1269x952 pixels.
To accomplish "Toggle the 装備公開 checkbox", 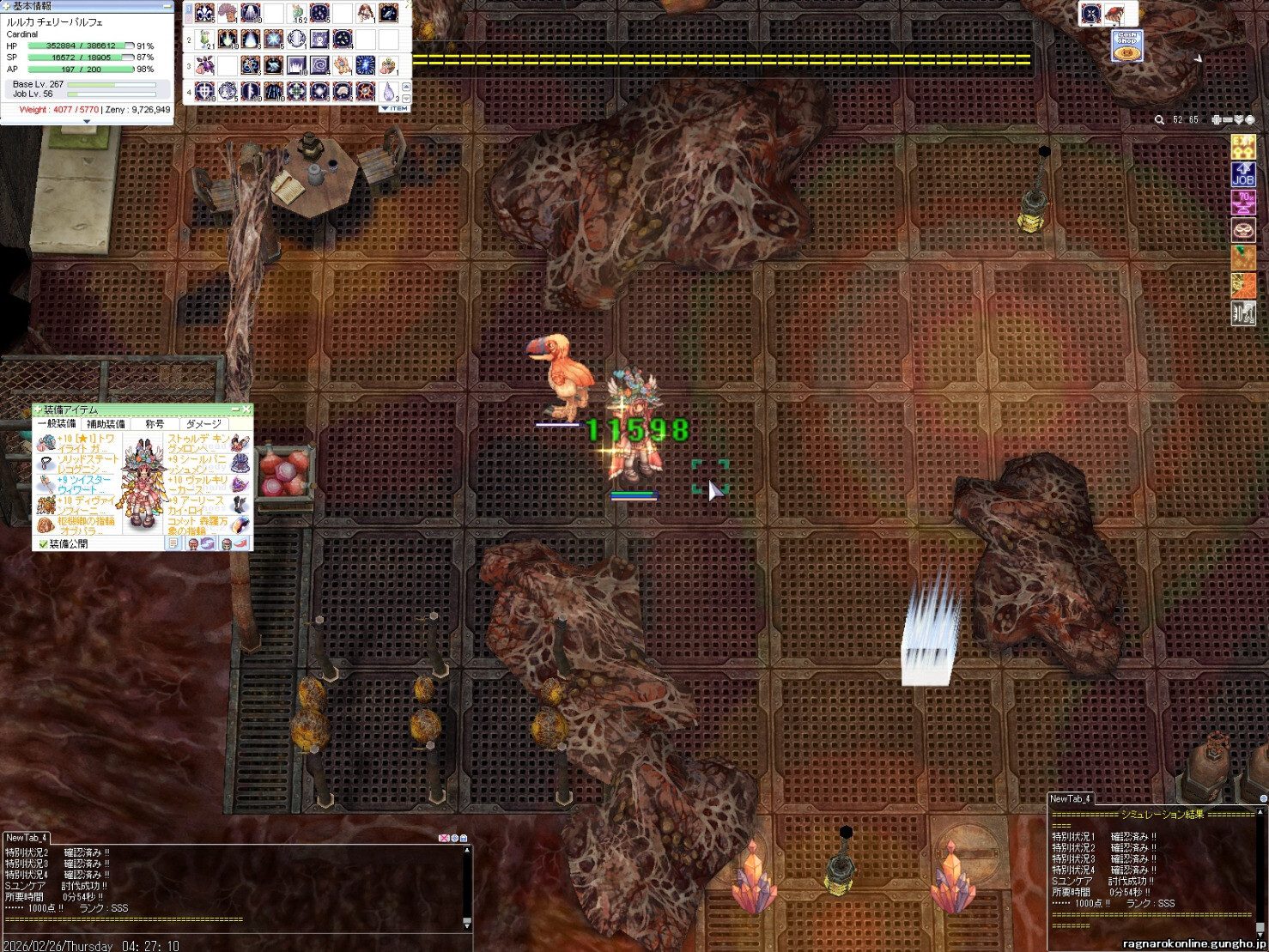I will (x=44, y=544).
